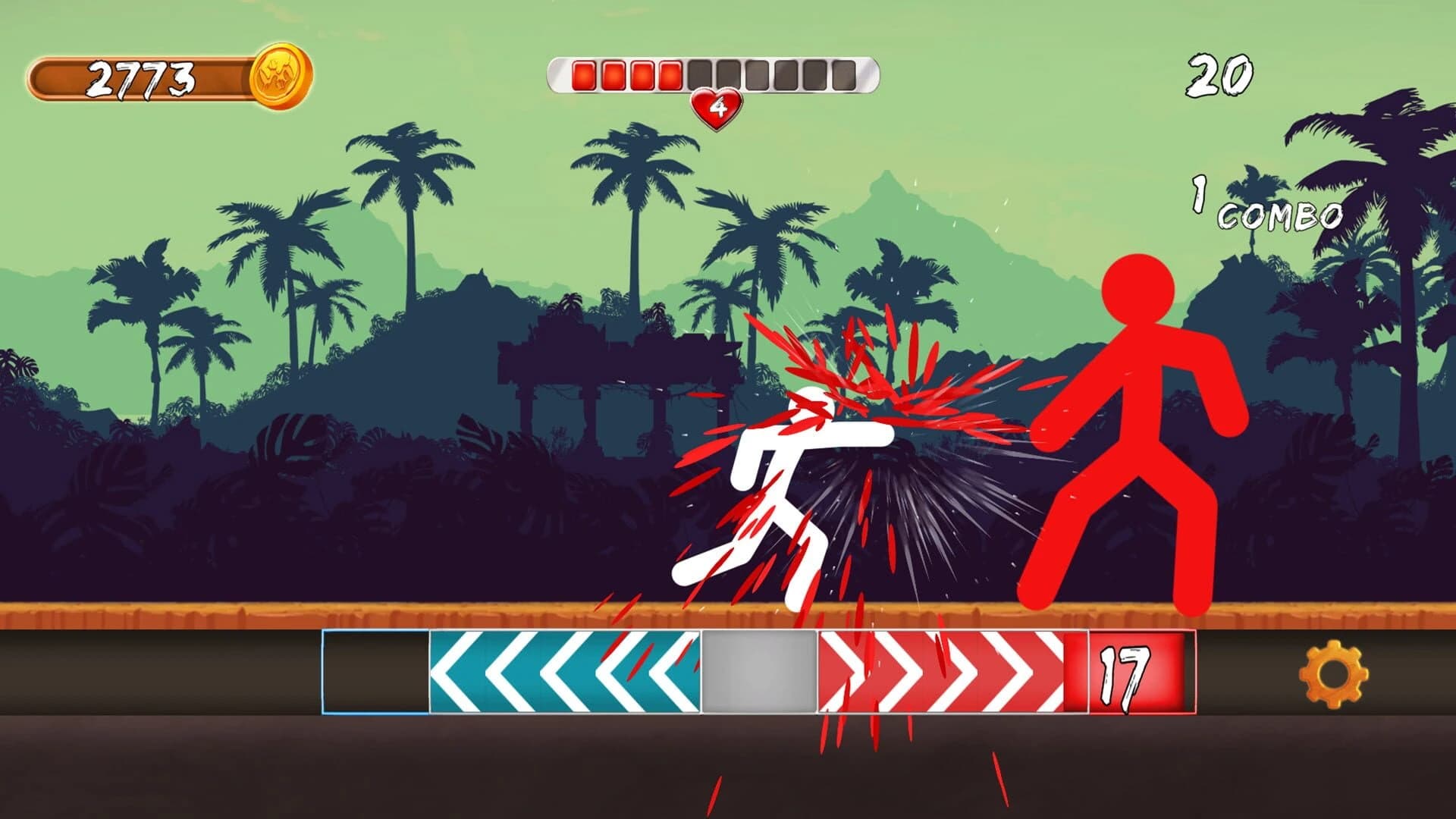Image resolution: width=1456 pixels, height=819 pixels.
Task: Click a fourth red health bar square
Action: (x=669, y=73)
